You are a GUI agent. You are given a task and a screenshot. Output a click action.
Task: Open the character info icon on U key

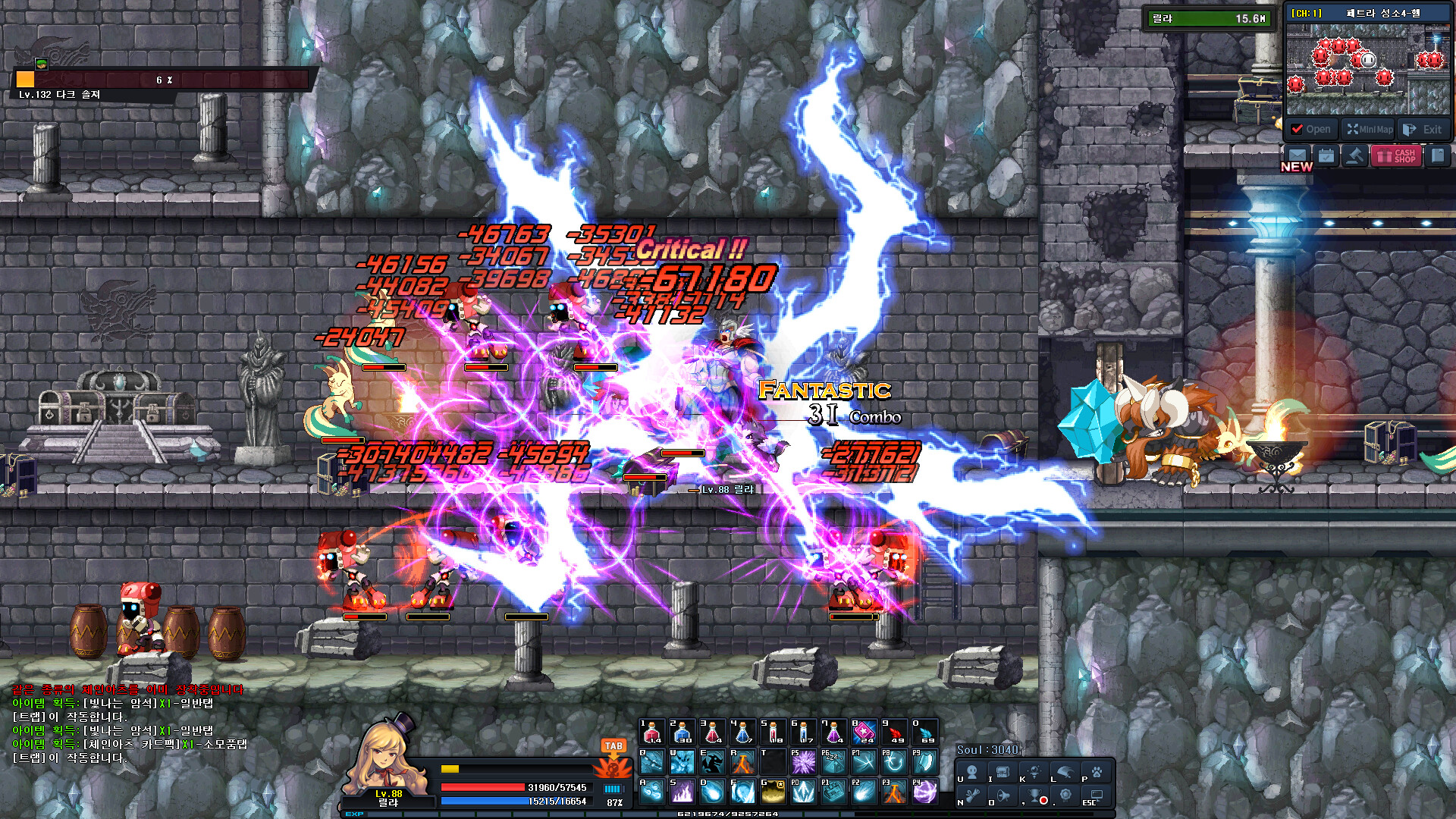point(972,773)
